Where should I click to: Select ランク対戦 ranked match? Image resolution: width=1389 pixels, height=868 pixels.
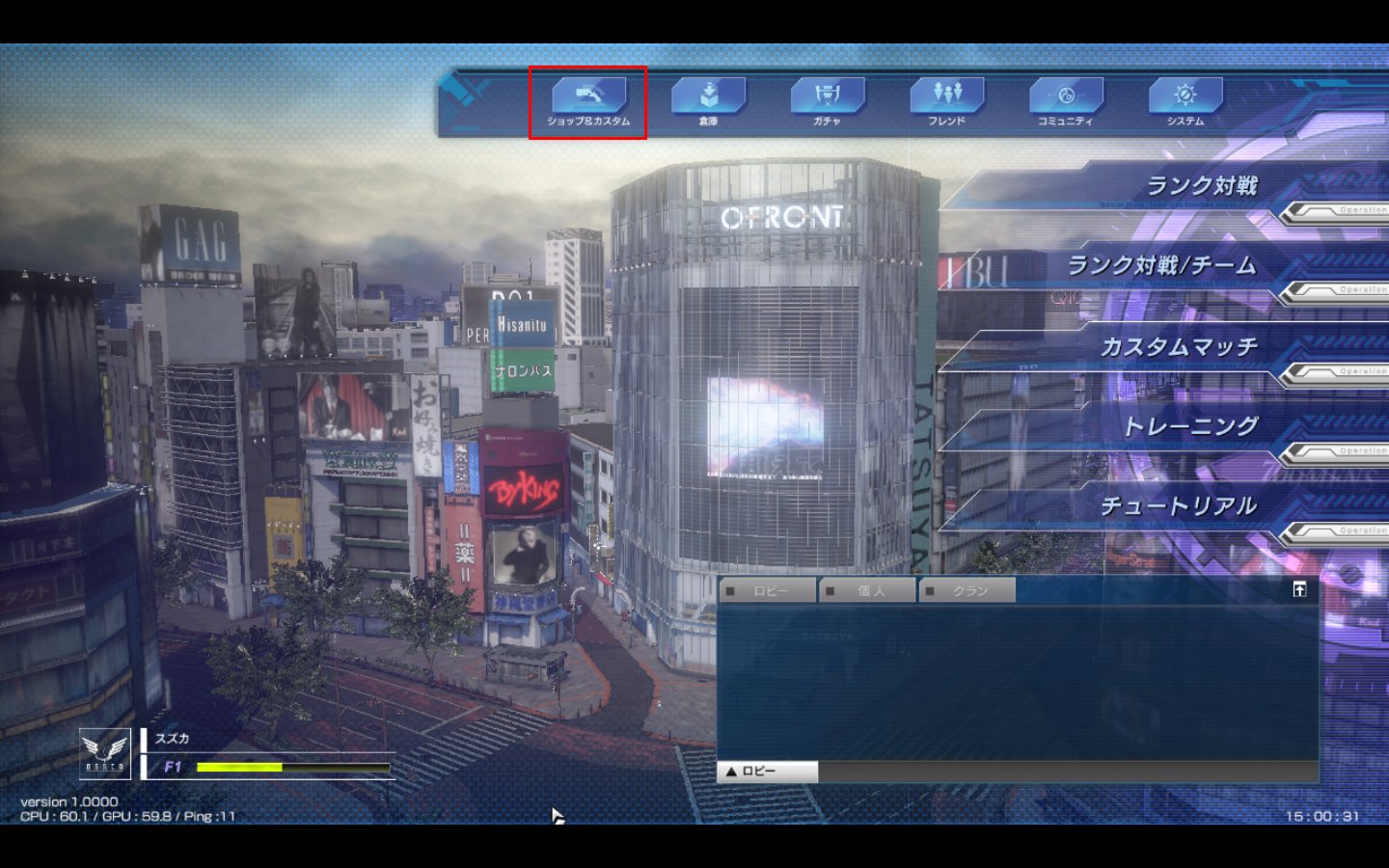coord(1157,186)
